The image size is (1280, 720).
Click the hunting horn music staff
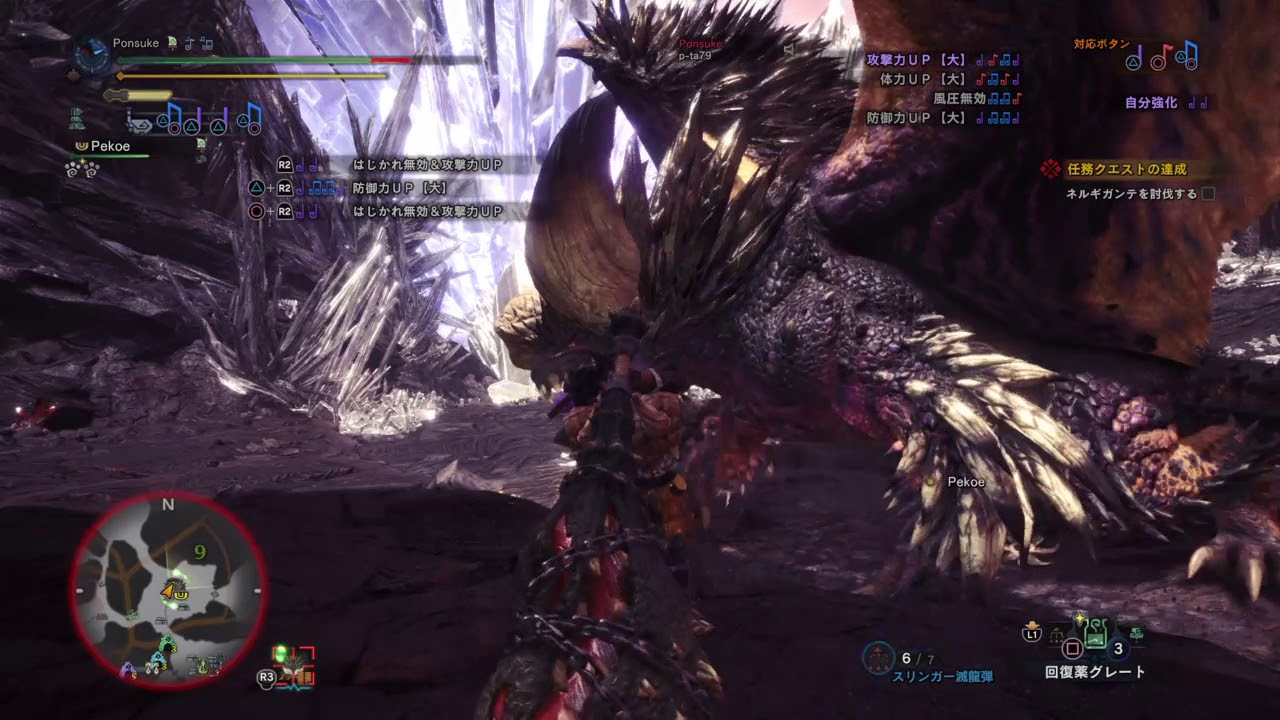(194, 119)
